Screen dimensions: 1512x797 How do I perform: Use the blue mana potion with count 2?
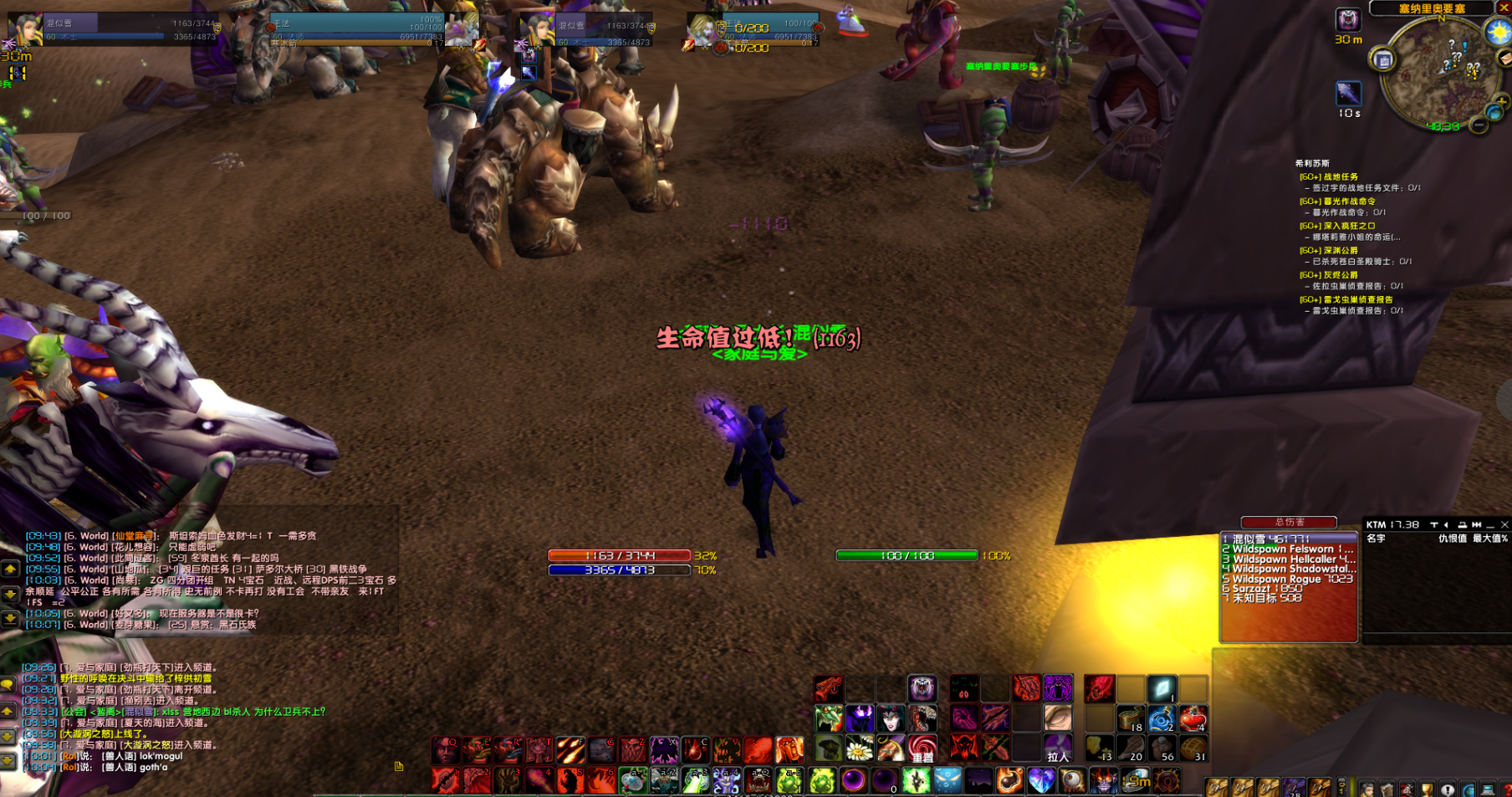click(1162, 718)
